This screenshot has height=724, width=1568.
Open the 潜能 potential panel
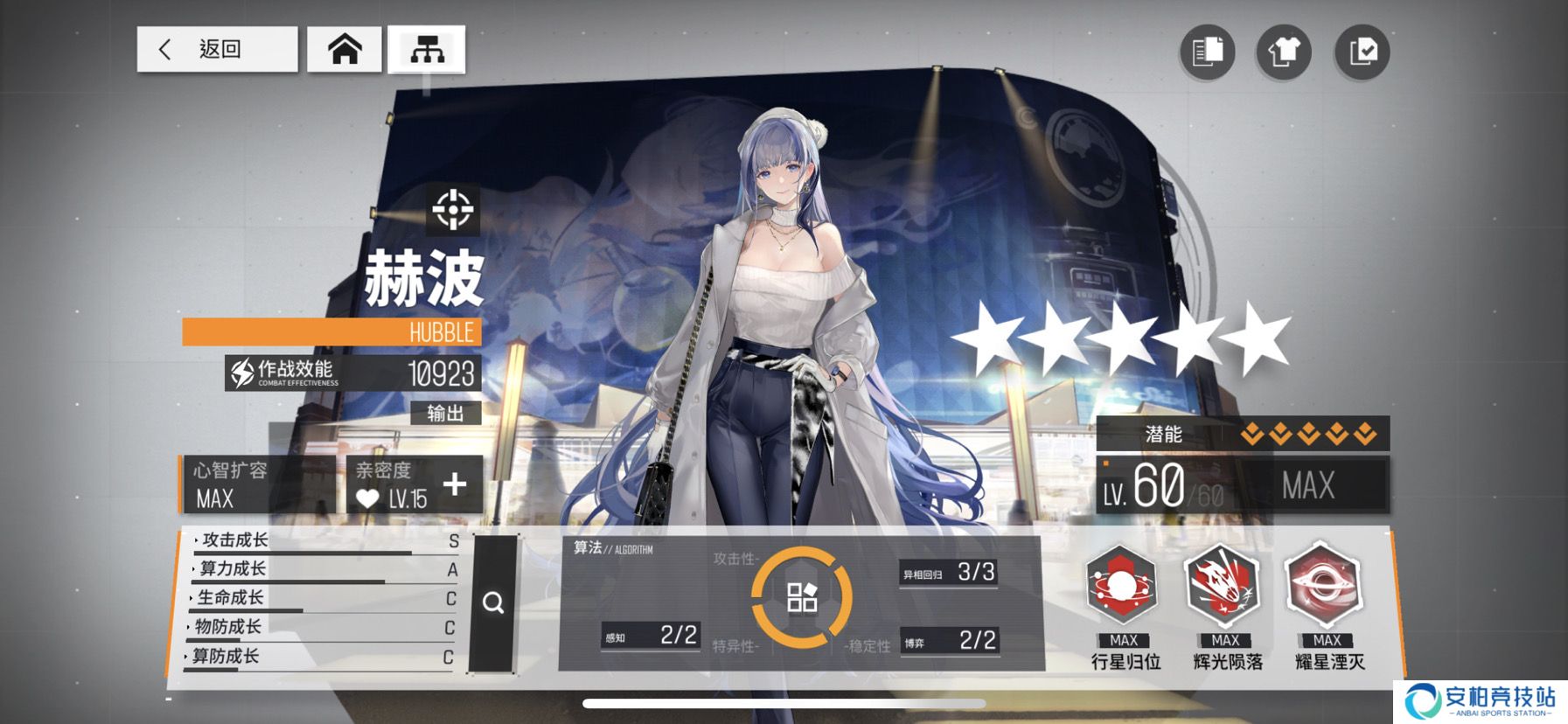[1242, 434]
